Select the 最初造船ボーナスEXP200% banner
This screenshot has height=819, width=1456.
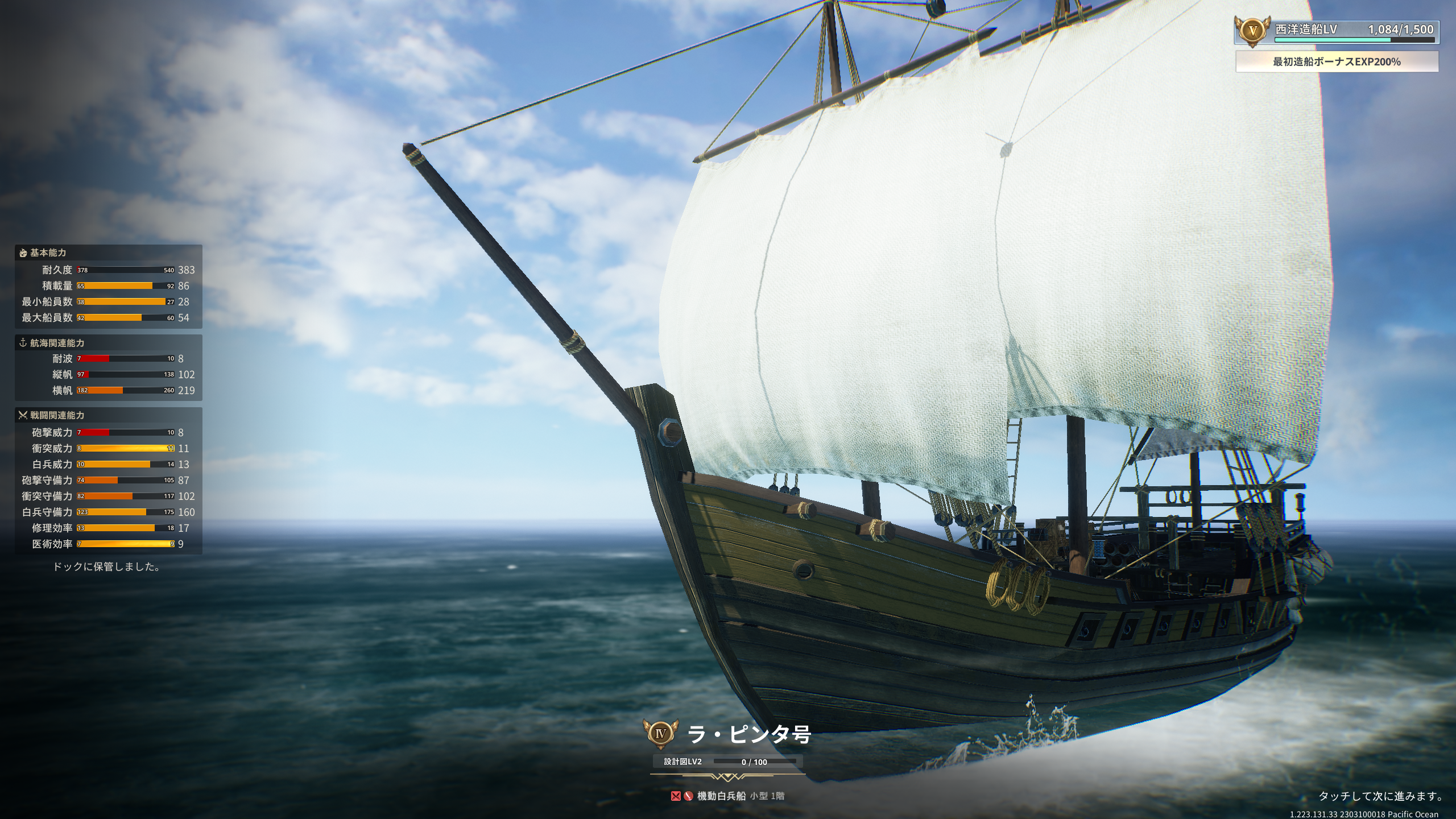[1337, 62]
